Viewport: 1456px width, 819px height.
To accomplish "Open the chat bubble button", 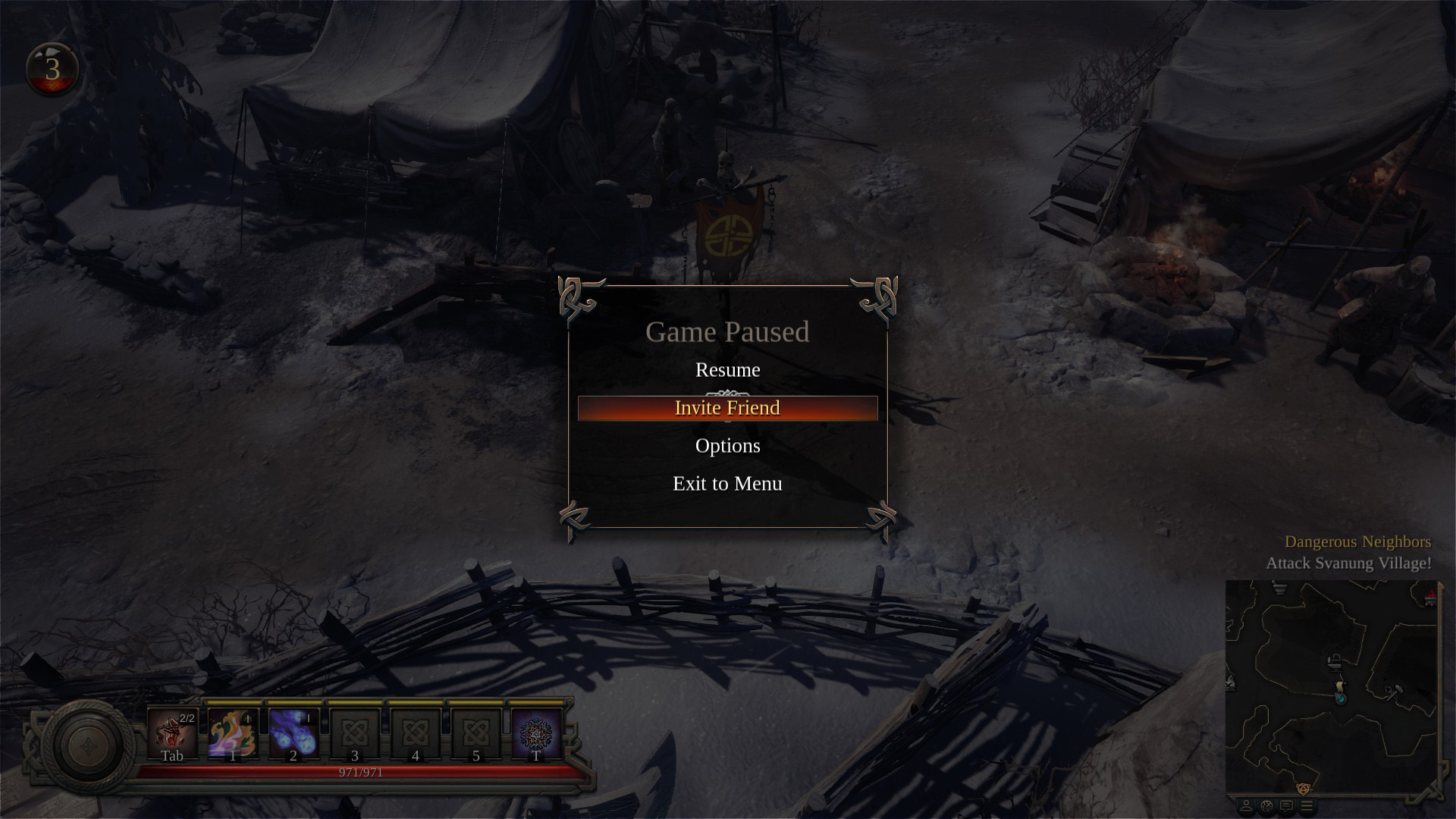I will pos(1286,805).
